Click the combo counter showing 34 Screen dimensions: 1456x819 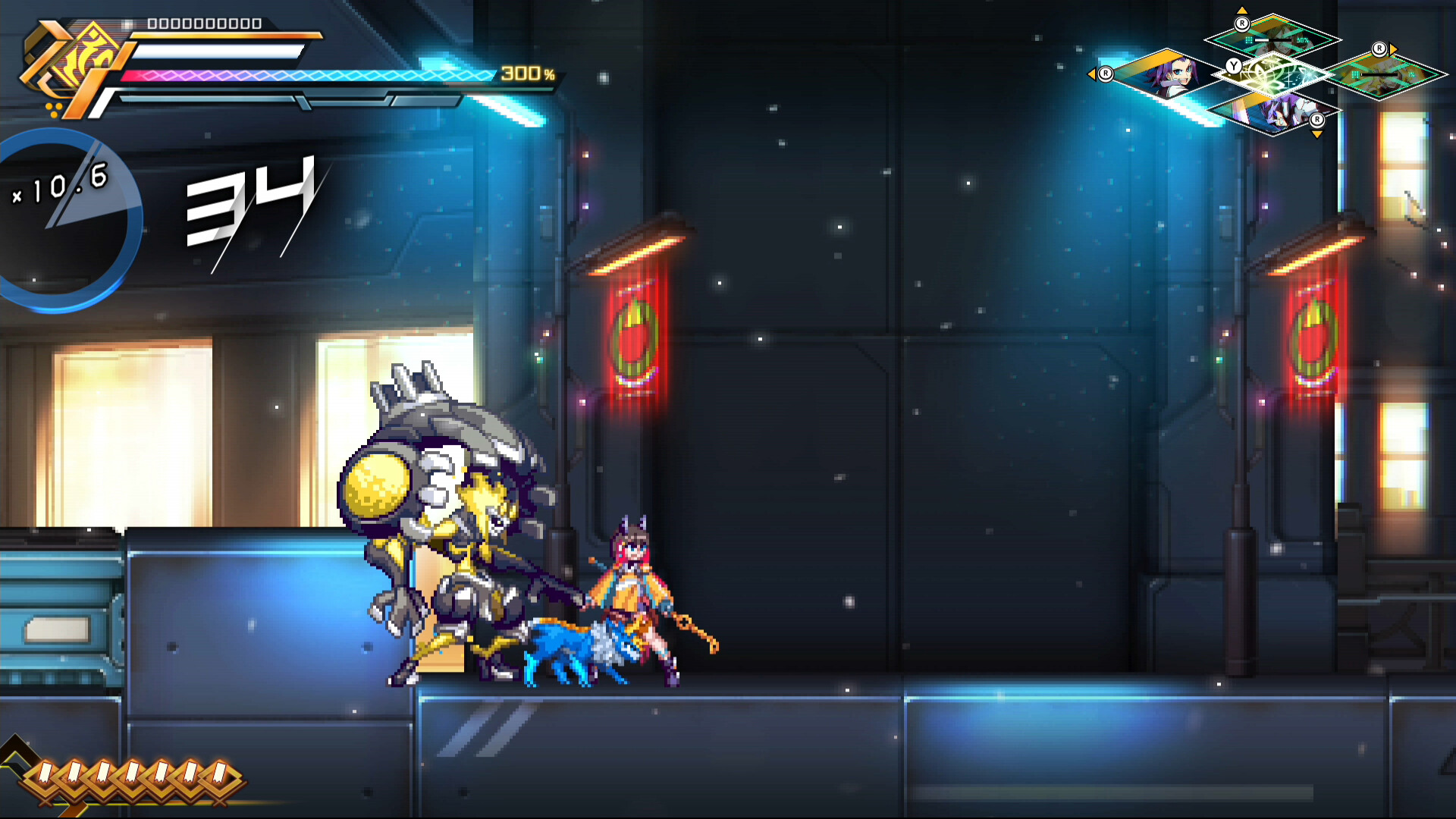coord(254,205)
